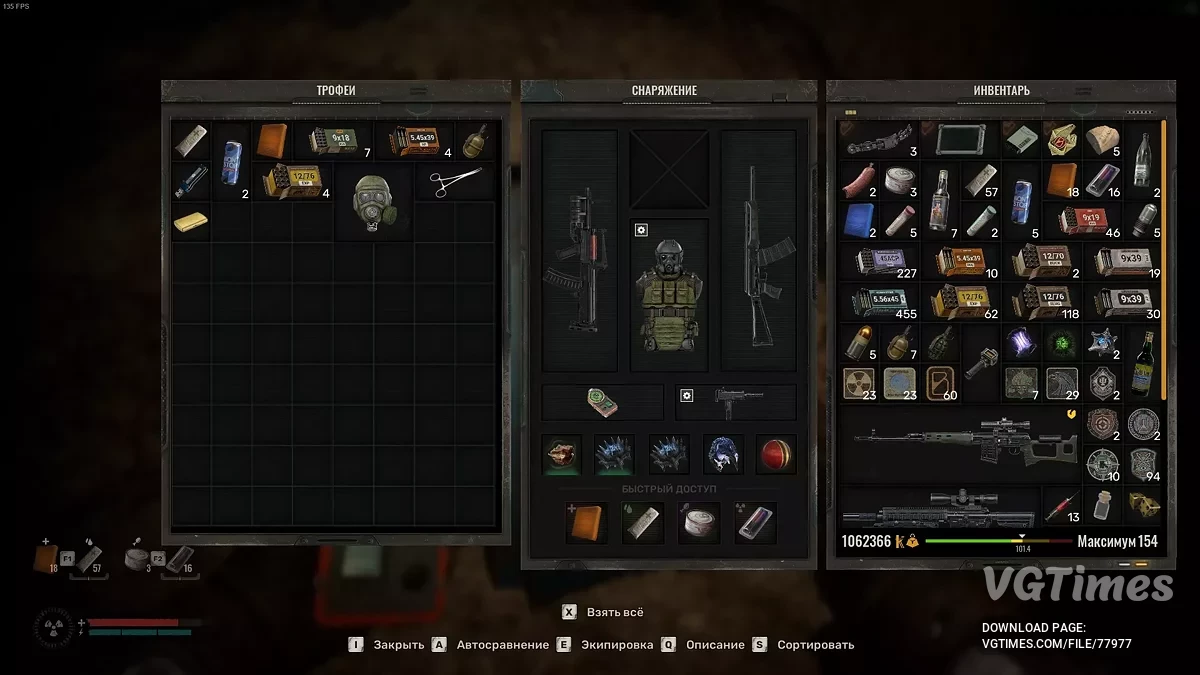
Task: Select the equipped body armor suit
Action: 669,292
